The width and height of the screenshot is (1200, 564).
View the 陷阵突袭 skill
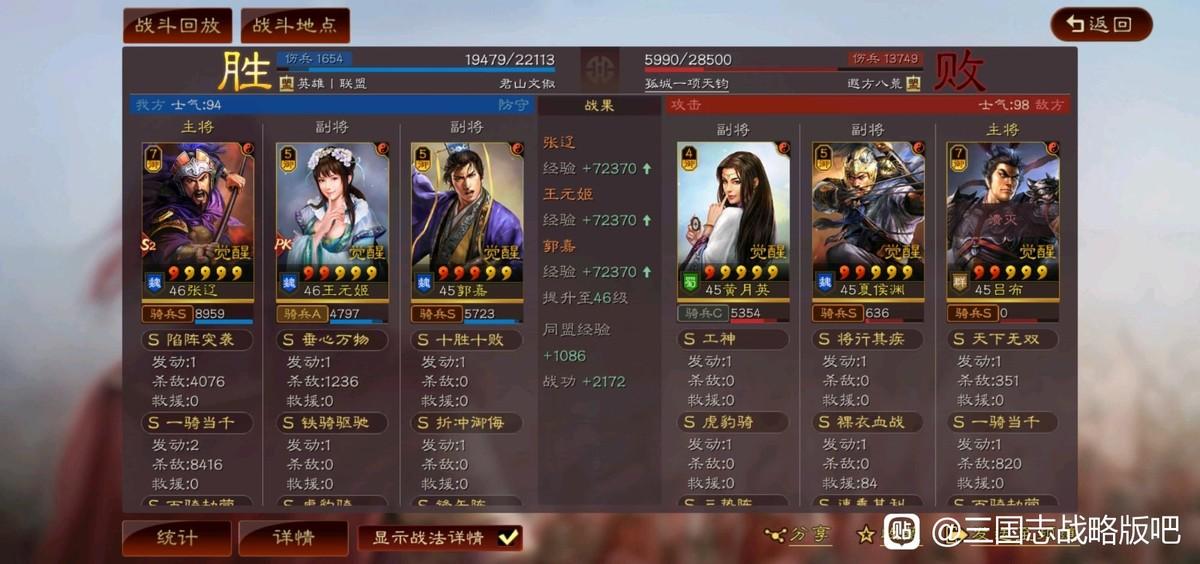[197, 340]
